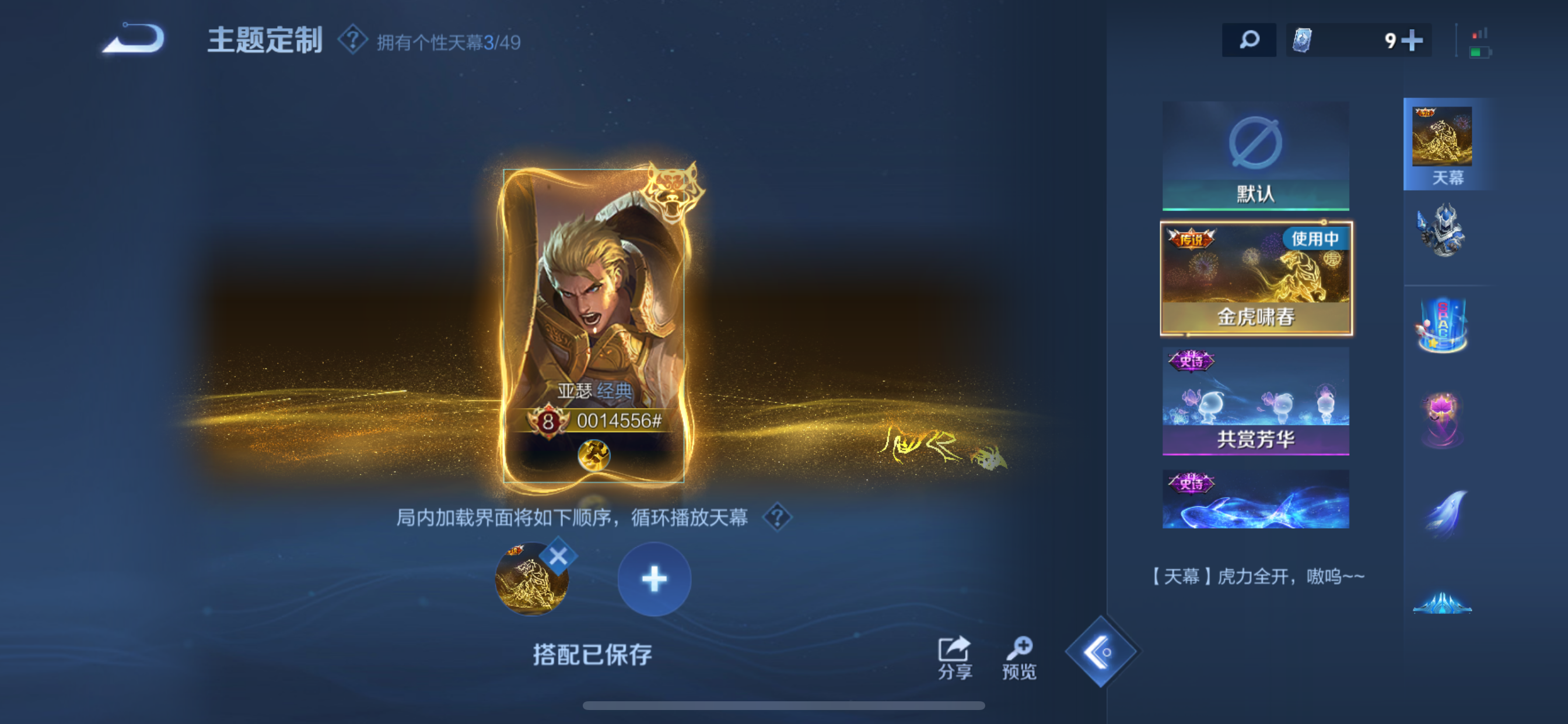Tap the plus circle to add another canopy
The height and width of the screenshot is (724, 1568).
coord(654,580)
